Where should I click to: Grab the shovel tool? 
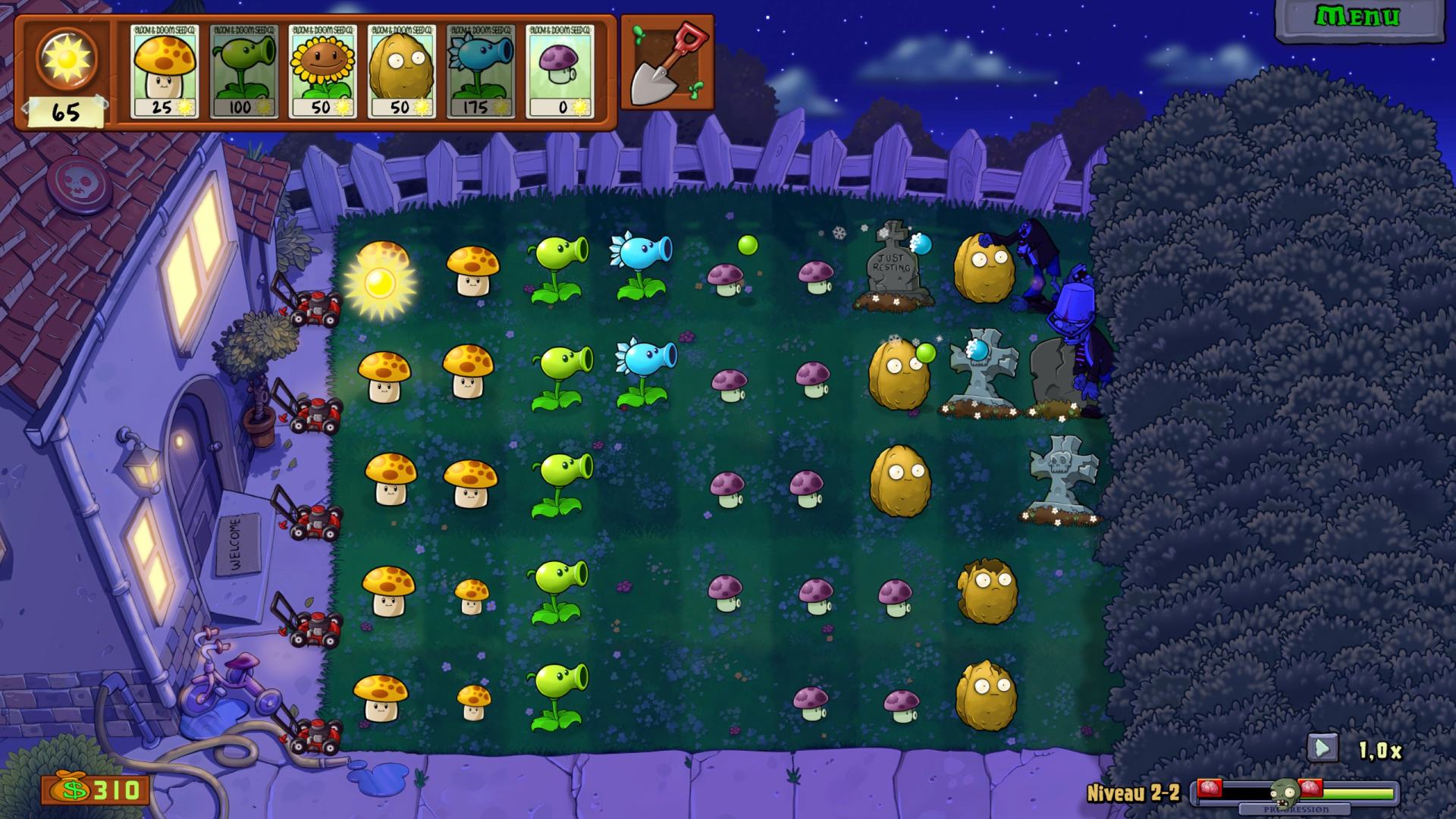click(x=667, y=64)
